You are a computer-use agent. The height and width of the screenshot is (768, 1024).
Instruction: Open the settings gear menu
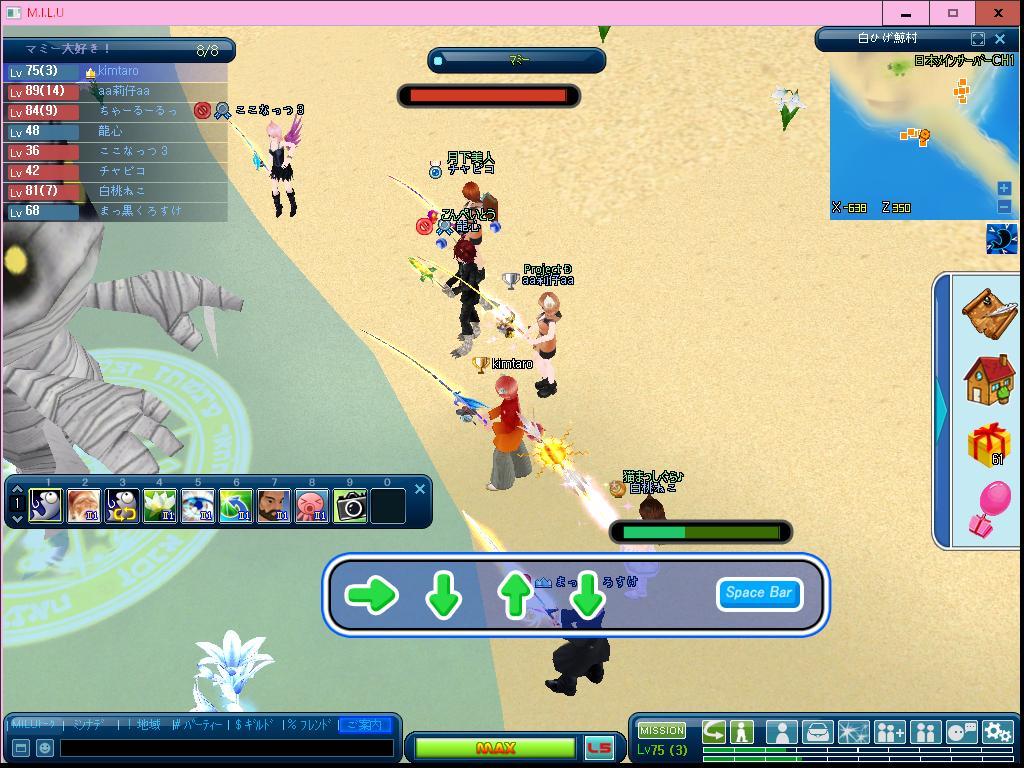[x=997, y=732]
